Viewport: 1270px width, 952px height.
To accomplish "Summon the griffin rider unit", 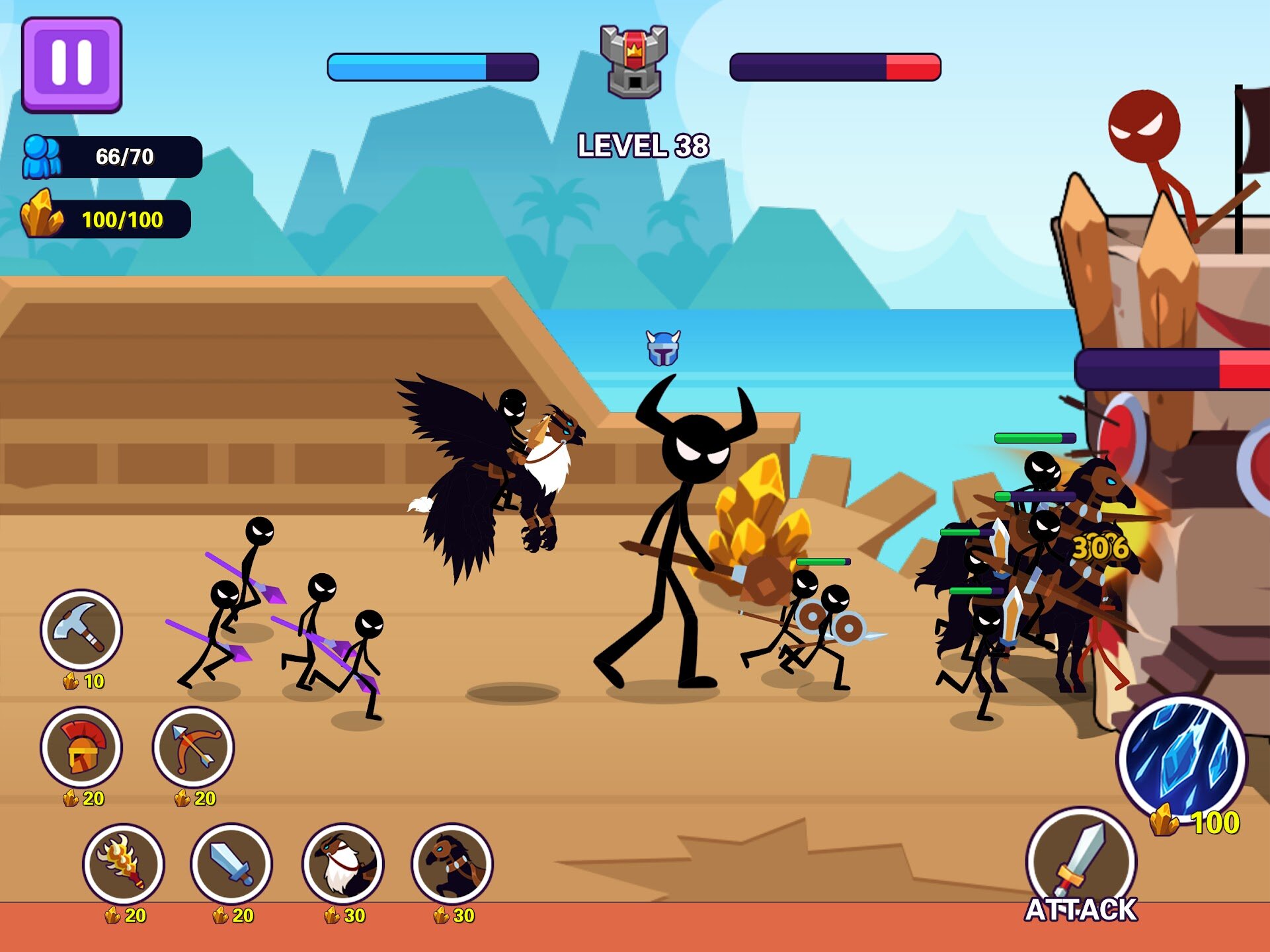I will click(342, 863).
